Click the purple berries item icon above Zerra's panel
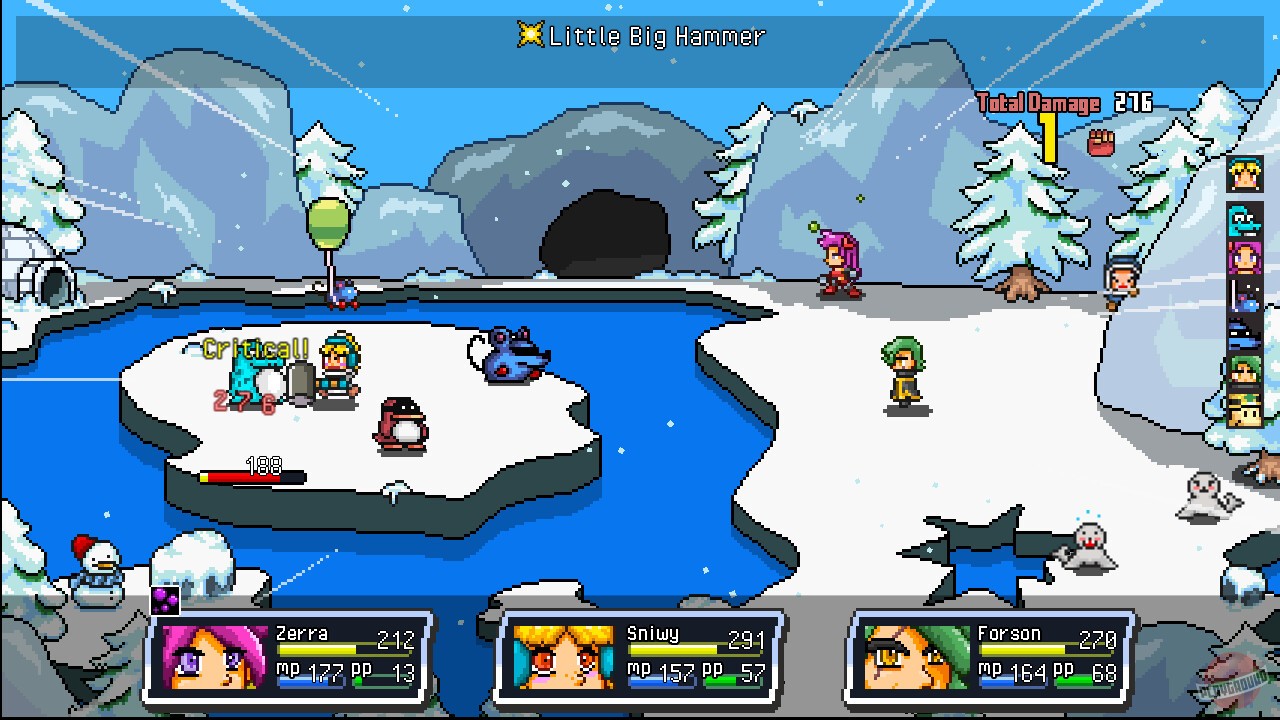Image resolution: width=1280 pixels, height=720 pixels. point(166,600)
